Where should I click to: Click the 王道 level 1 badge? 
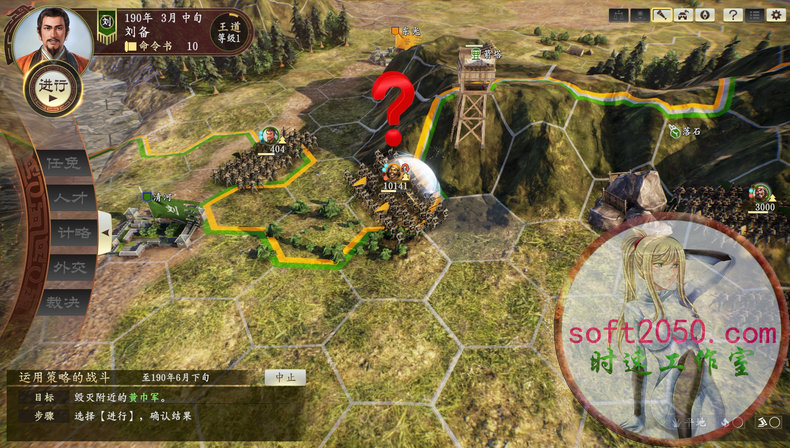[227, 32]
